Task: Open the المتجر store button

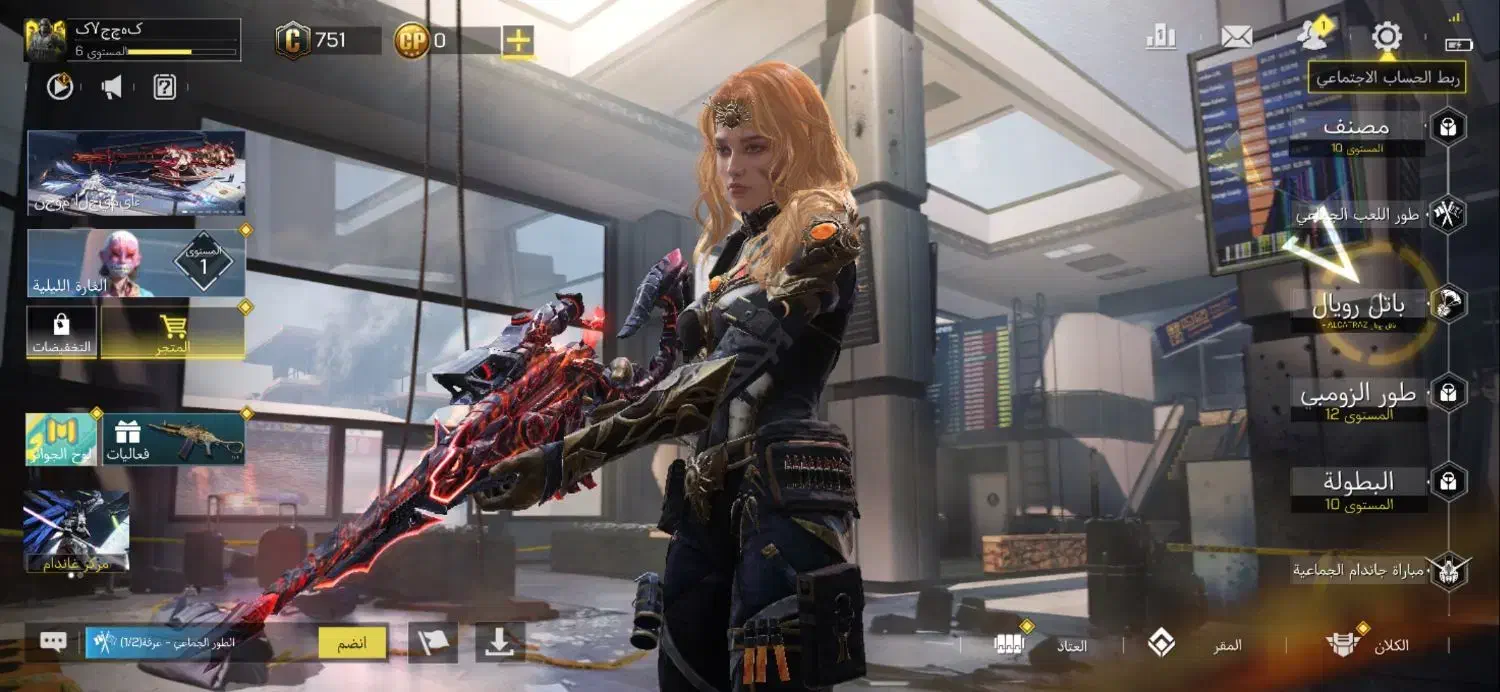Action: coord(173,333)
